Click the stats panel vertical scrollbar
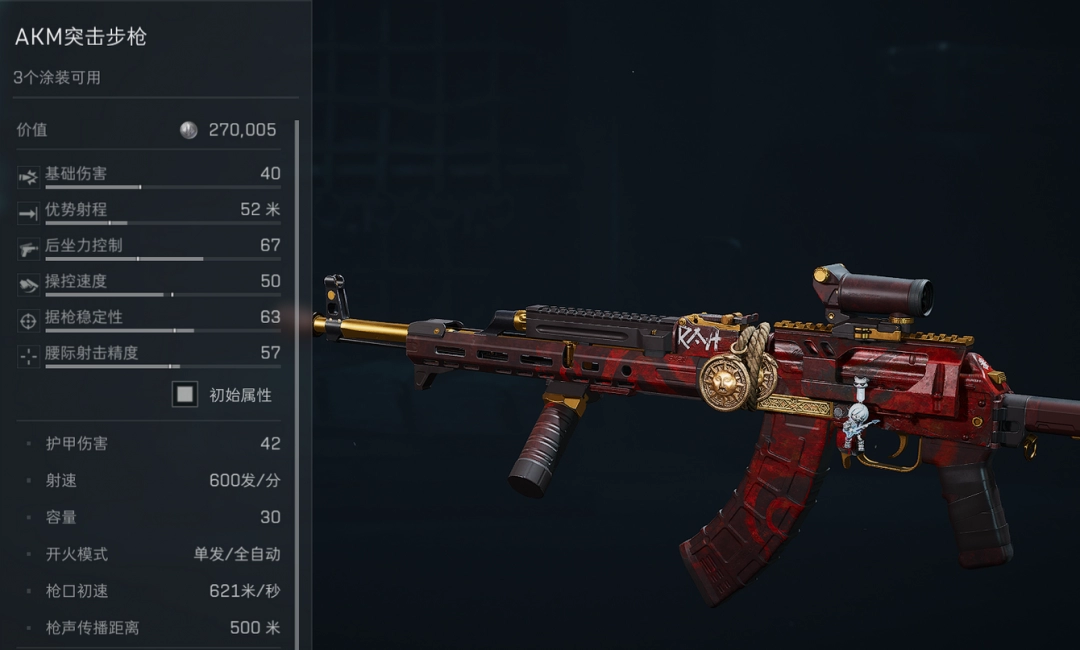 [x=297, y=380]
